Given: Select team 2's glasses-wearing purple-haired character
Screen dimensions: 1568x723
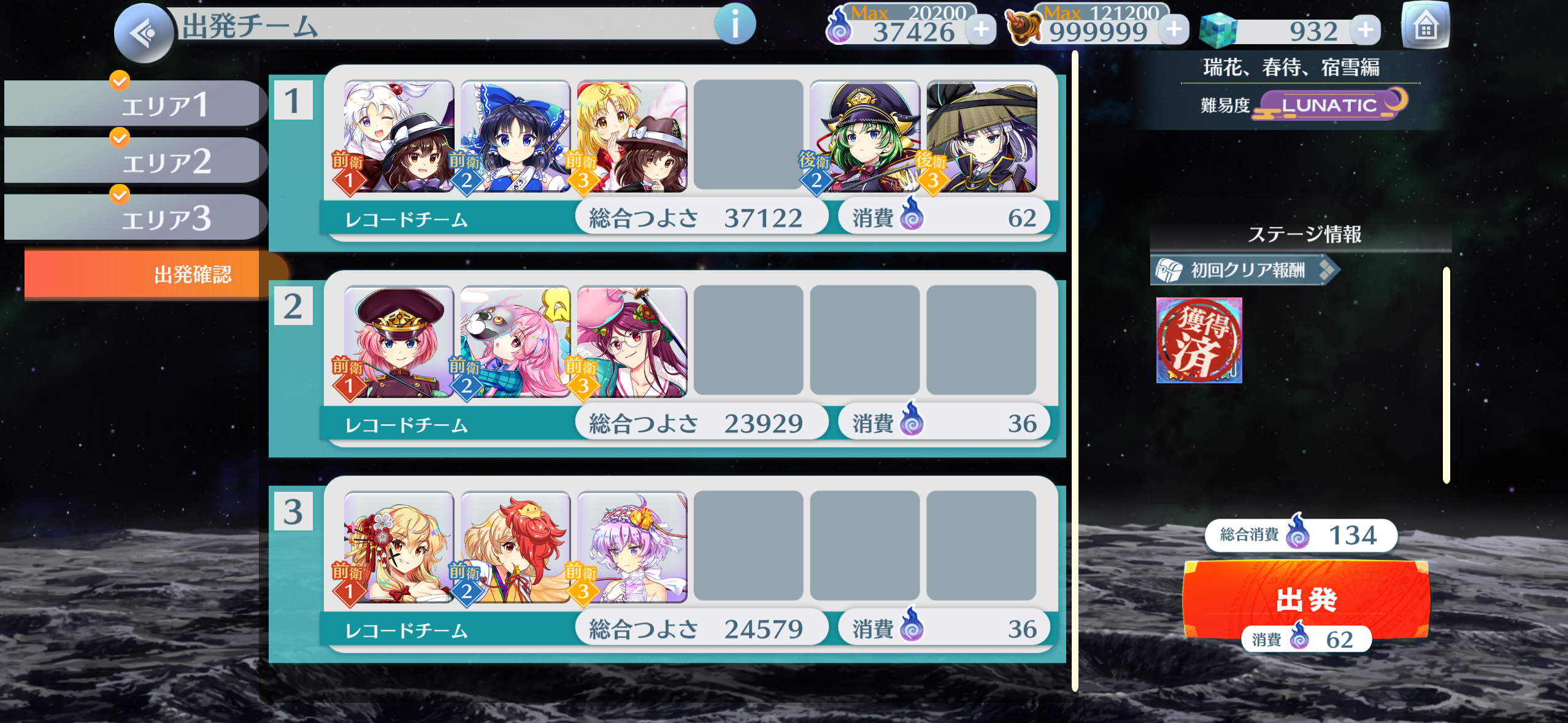Looking at the screenshot, I should (x=632, y=342).
